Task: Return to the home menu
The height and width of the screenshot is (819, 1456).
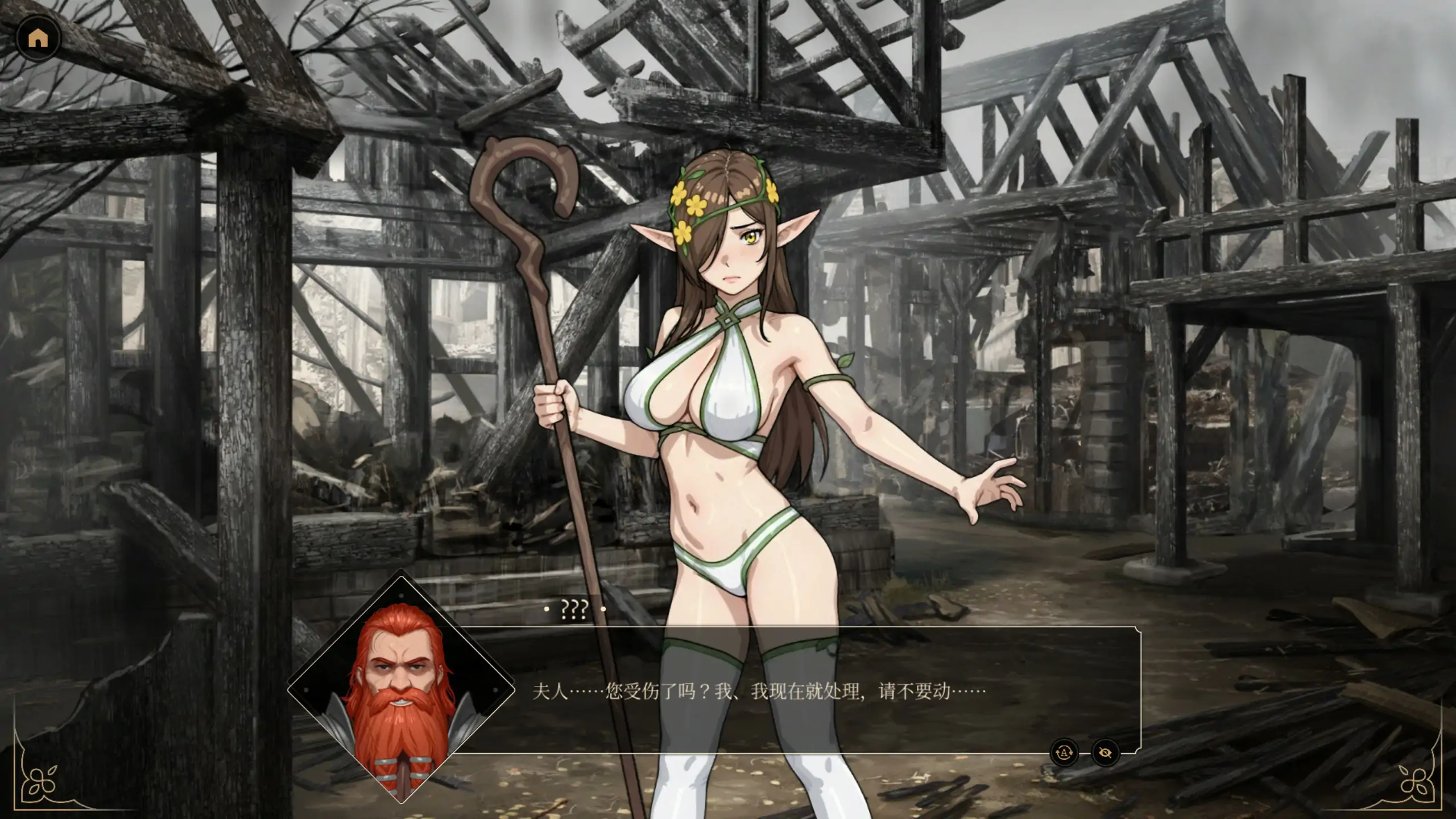Action: pos(38,38)
